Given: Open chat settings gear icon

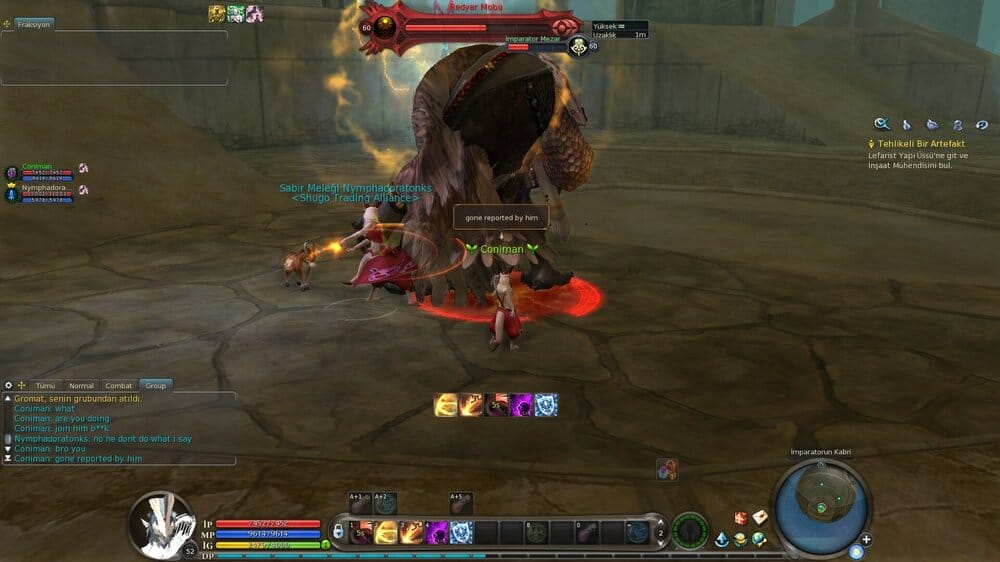Looking at the screenshot, I should click(x=8, y=385).
